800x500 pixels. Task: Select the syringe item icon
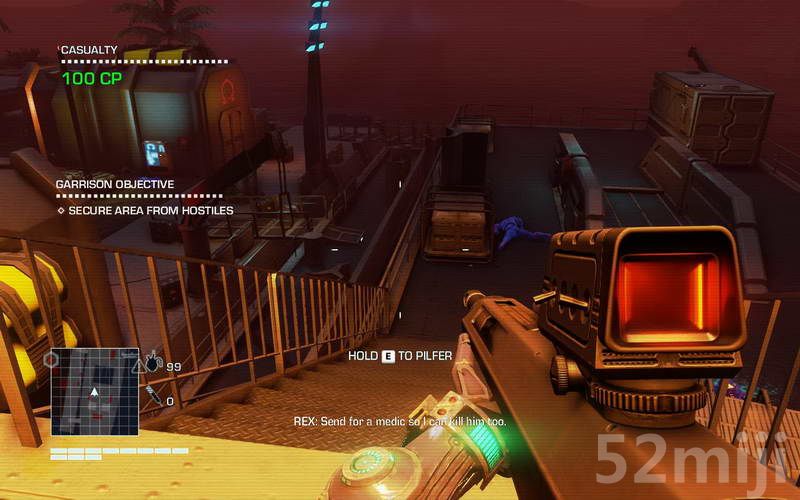click(x=153, y=396)
